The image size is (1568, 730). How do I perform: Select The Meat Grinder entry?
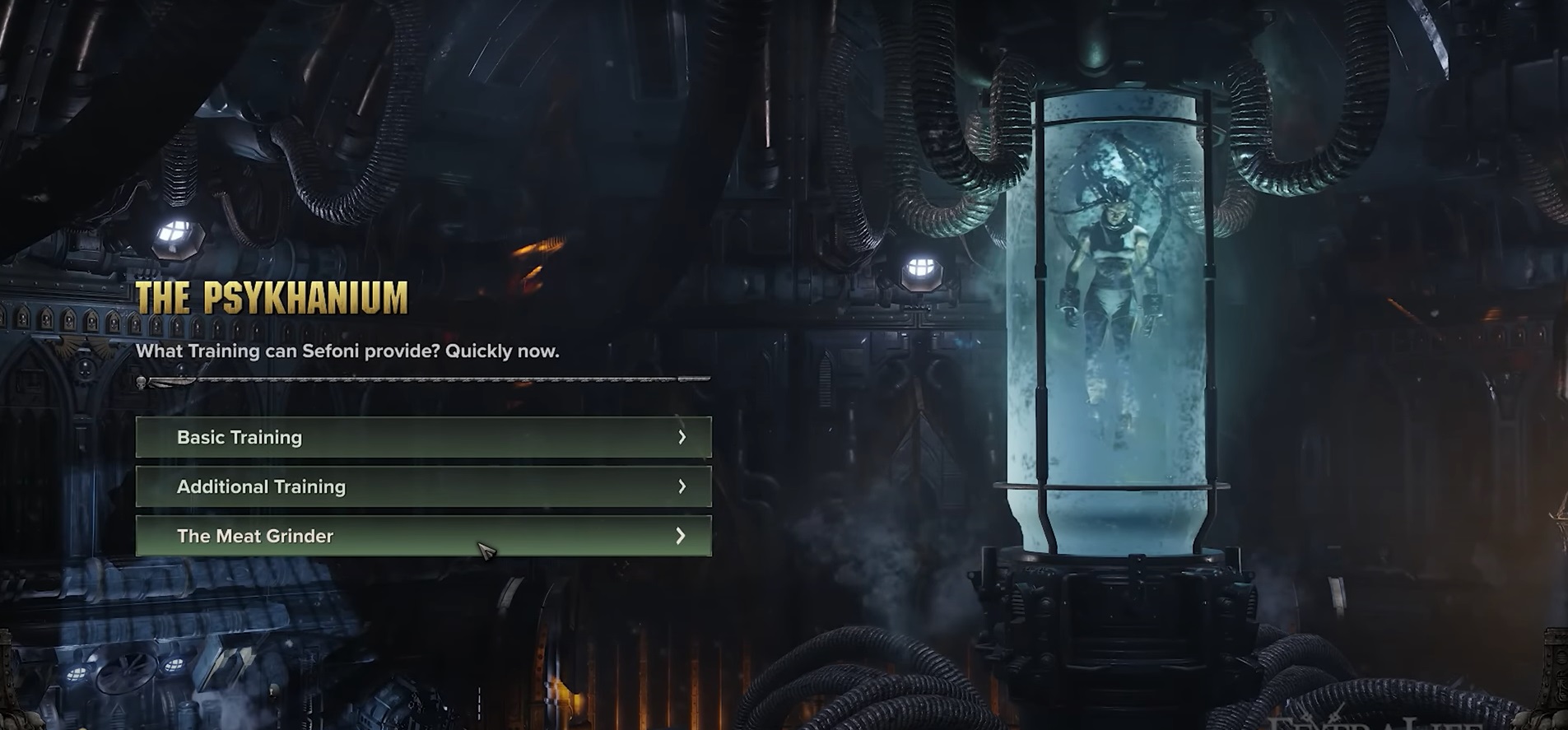click(423, 536)
